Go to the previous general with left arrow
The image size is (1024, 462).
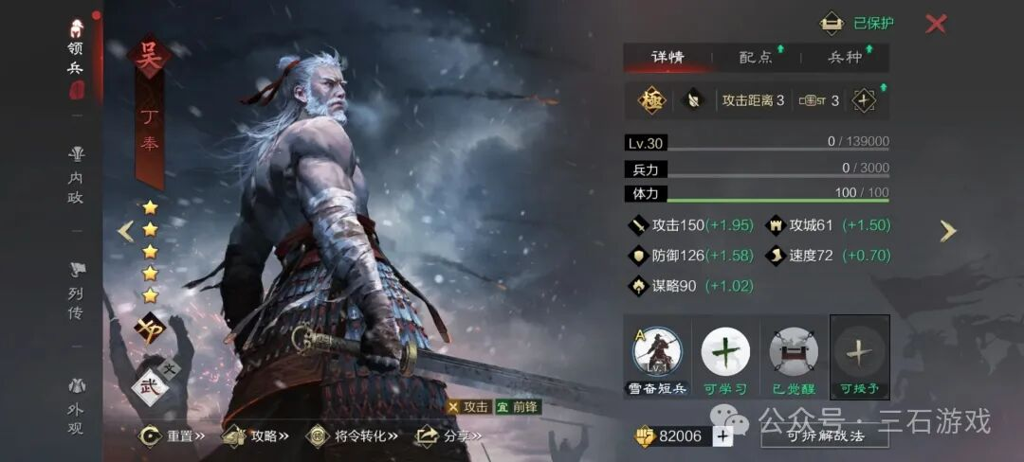coord(126,231)
